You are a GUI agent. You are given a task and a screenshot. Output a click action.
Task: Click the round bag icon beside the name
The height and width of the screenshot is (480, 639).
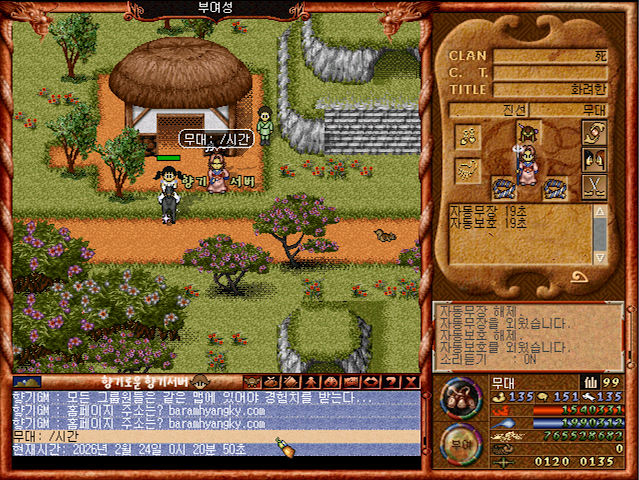click(461, 396)
